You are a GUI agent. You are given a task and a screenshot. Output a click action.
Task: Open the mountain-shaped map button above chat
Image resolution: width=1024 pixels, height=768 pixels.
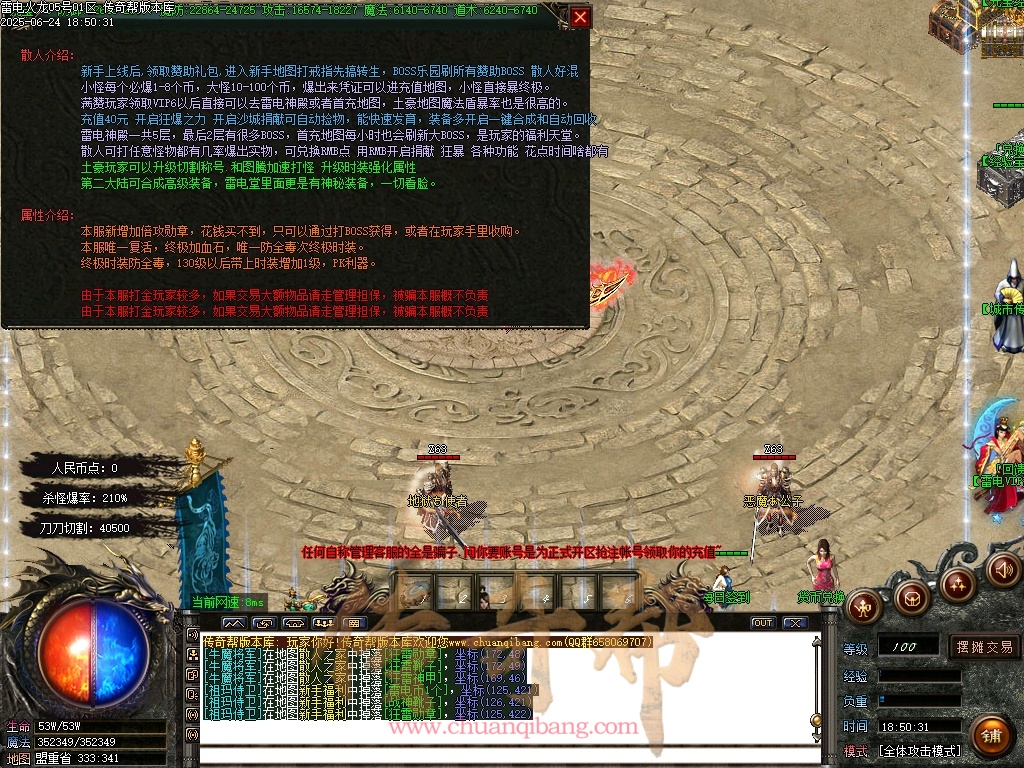(x=233, y=623)
